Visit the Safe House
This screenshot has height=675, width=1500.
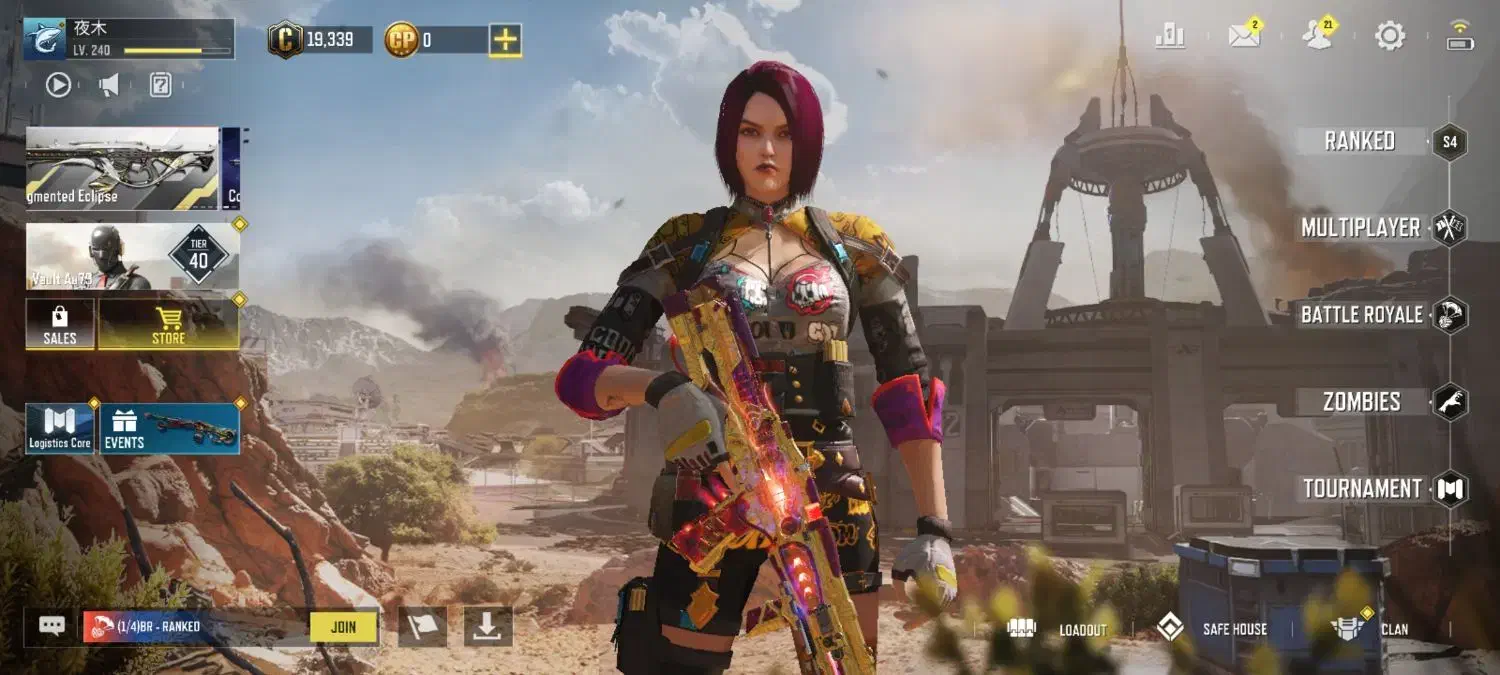coord(1212,629)
